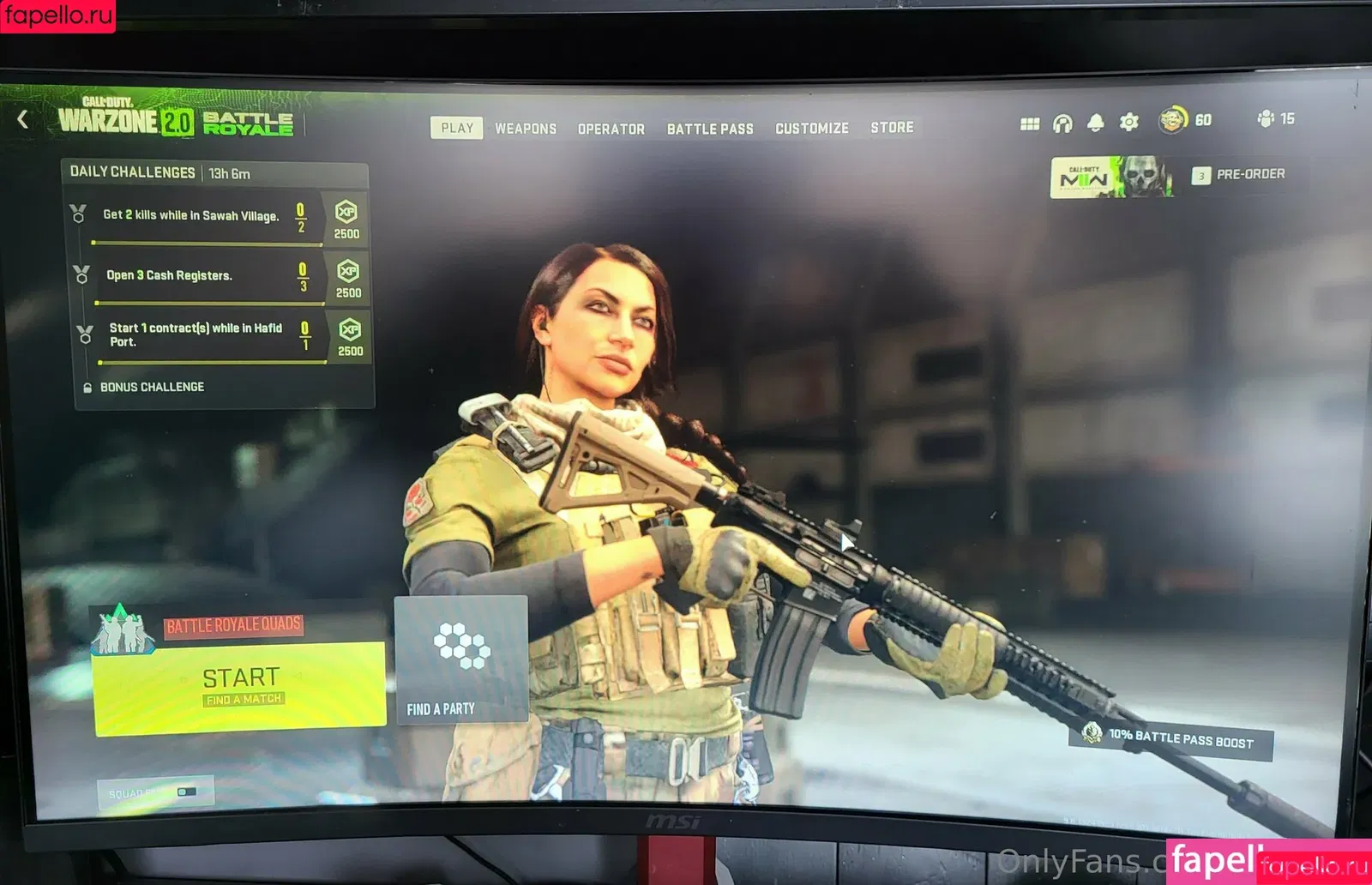Open the player profile emblem
The image size is (1372, 885).
(x=1172, y=119)
